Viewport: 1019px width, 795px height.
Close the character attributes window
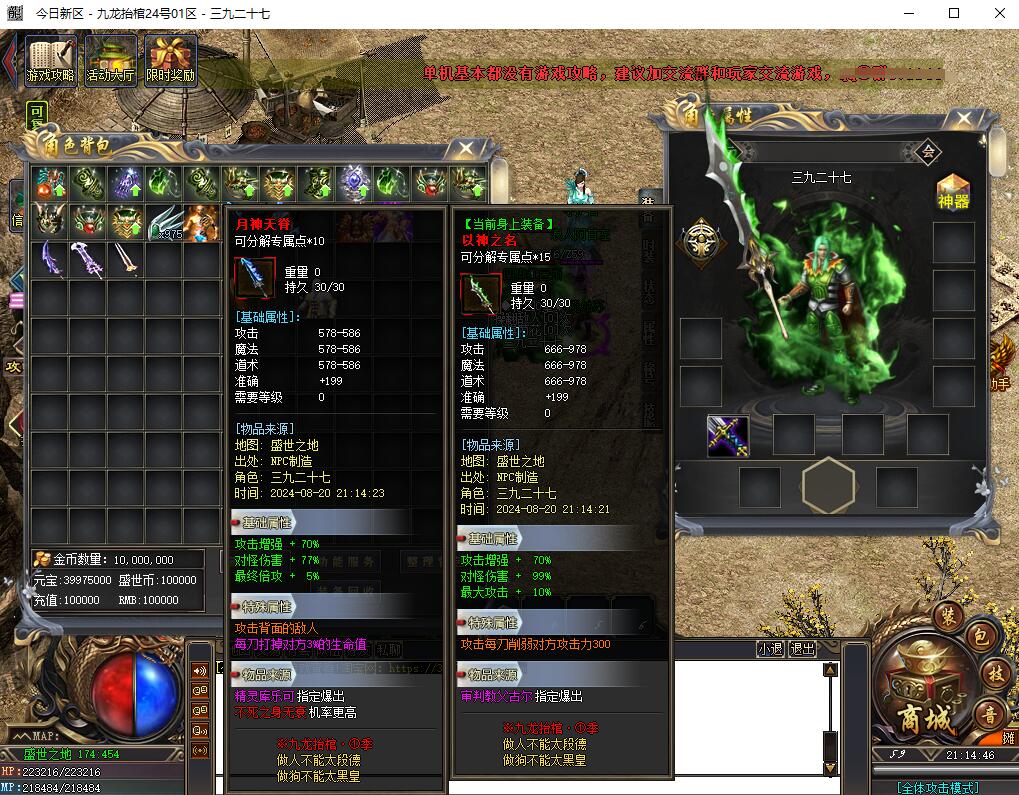[976, 116]
